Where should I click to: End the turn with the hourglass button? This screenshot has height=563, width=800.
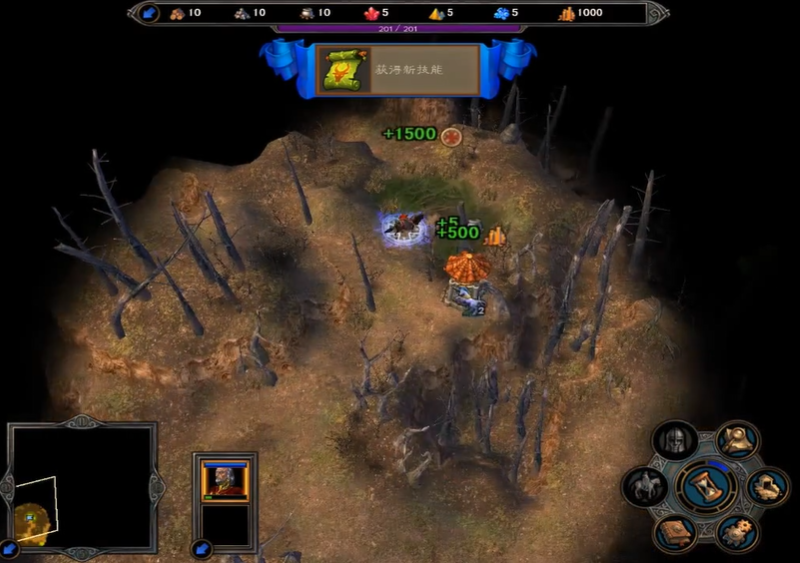coord(707,487)
